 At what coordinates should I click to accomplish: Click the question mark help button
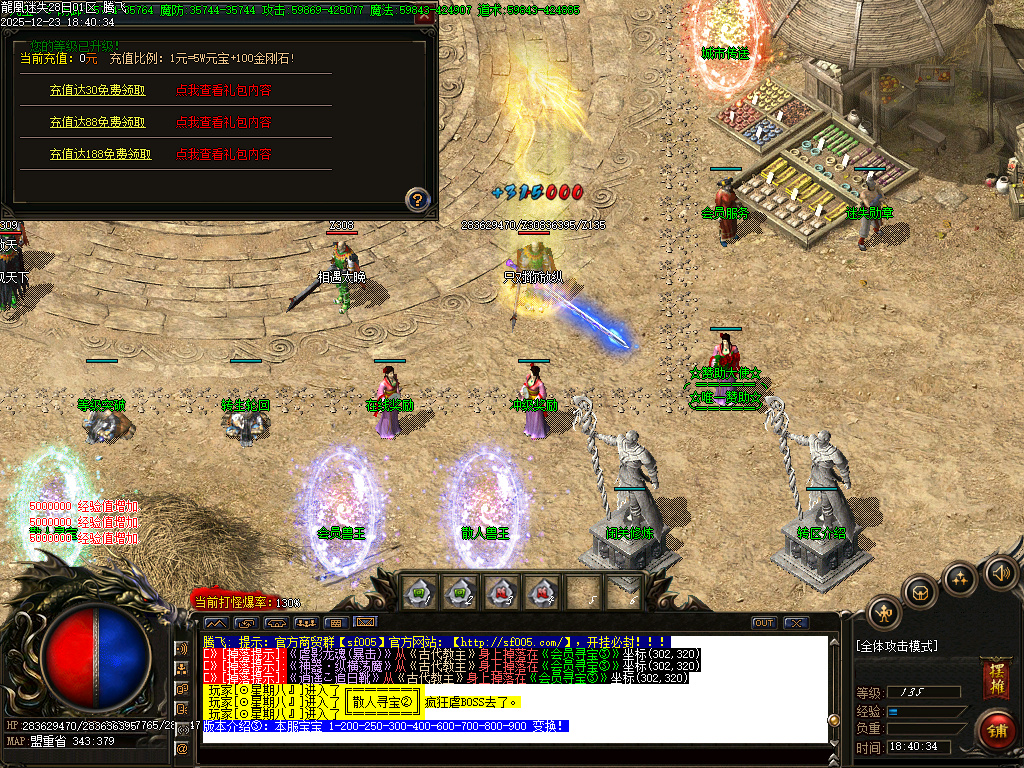point(417,198)
